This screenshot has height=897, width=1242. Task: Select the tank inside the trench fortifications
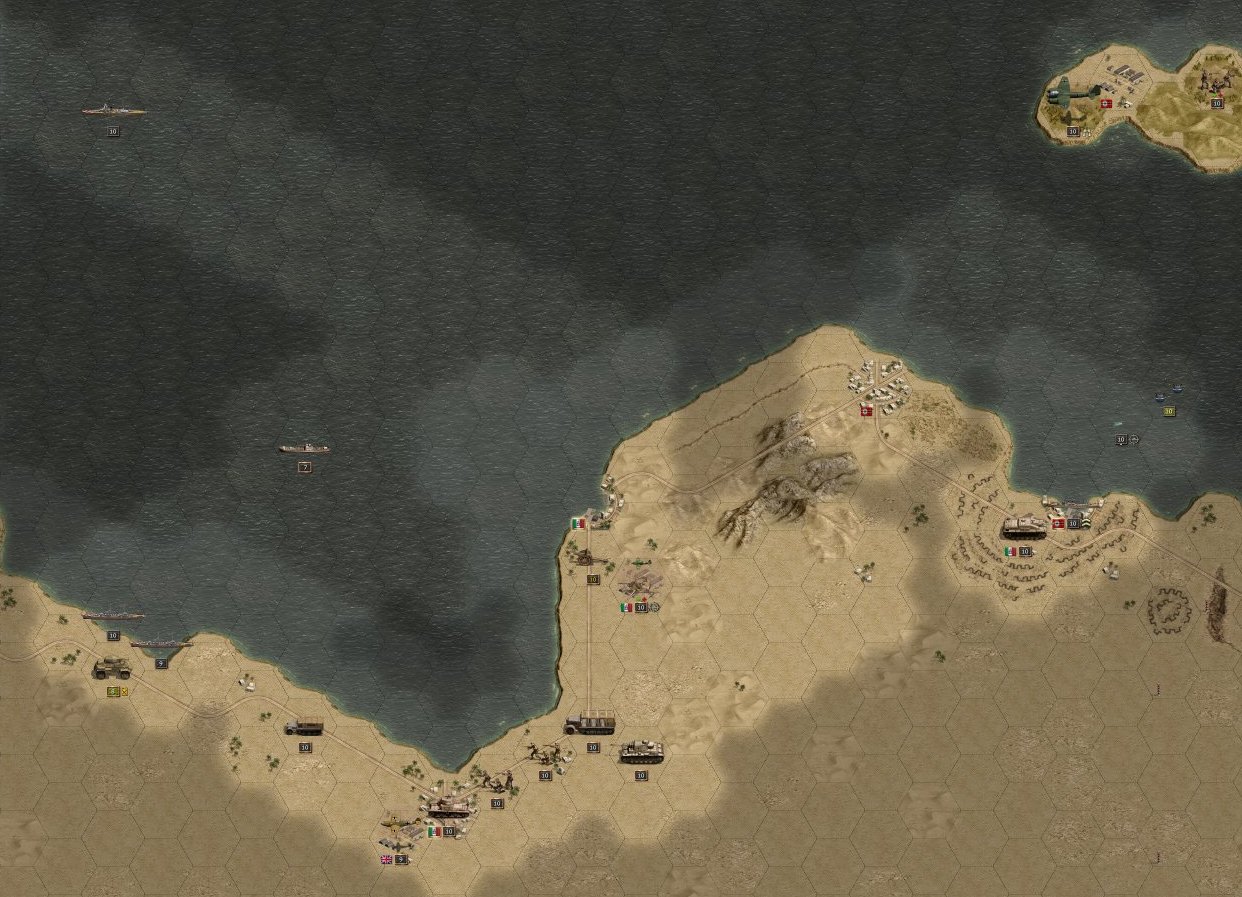coord(1023,528)
